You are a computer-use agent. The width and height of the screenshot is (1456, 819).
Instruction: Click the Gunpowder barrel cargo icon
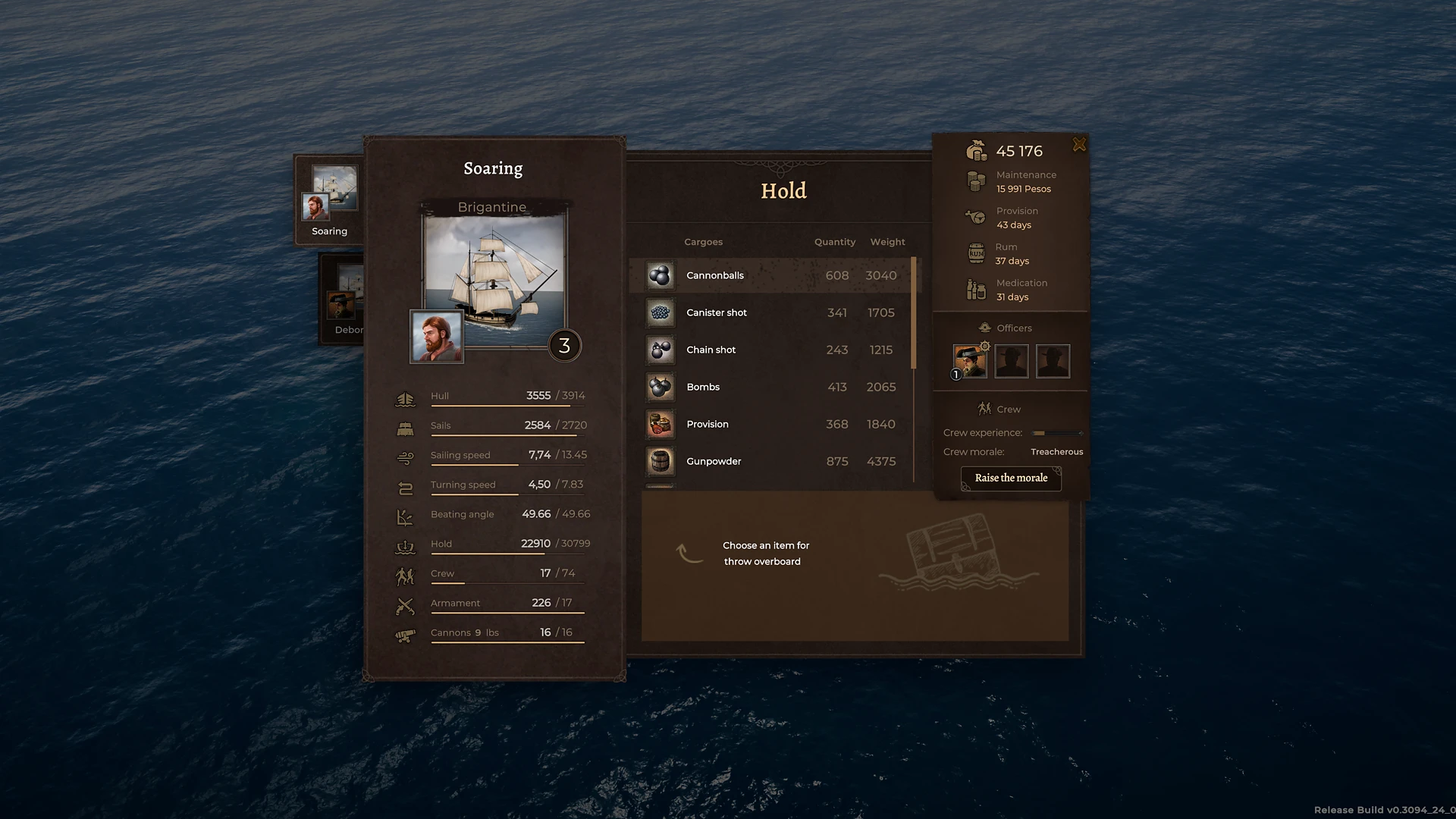tap(660, 461)
